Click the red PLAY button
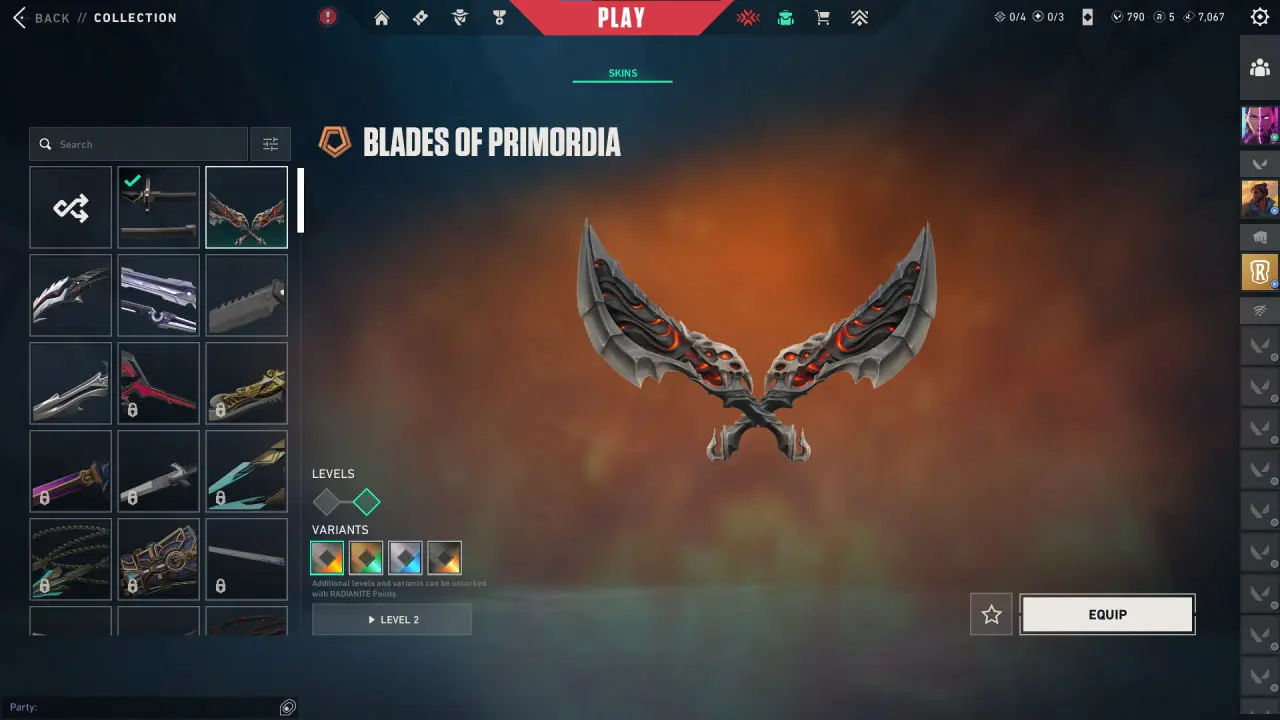 click(x=621, y=18)
